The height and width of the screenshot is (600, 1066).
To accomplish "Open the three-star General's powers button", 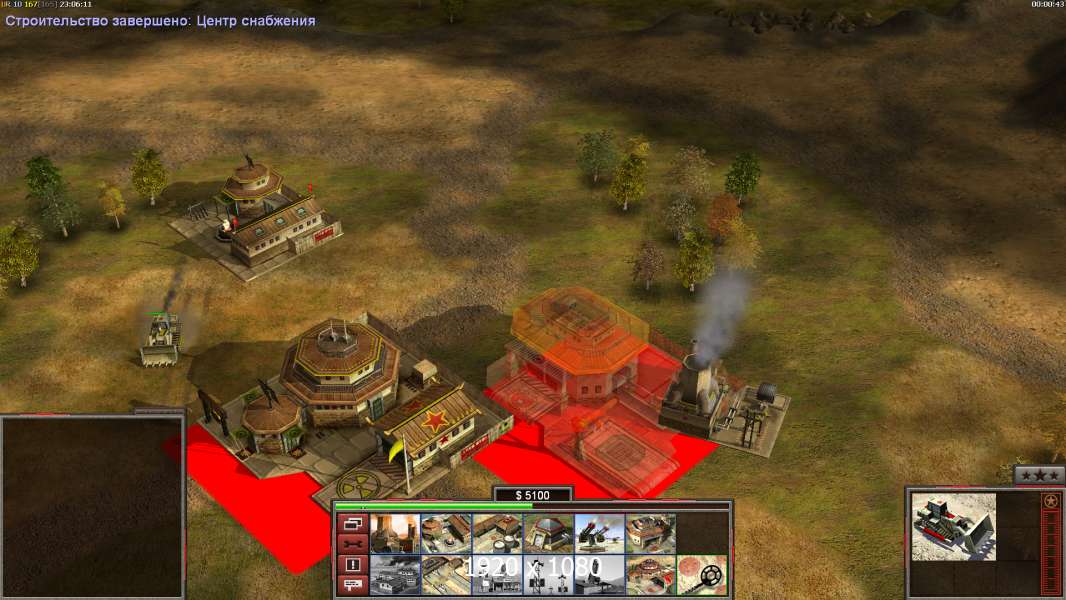I will 1039,476.
